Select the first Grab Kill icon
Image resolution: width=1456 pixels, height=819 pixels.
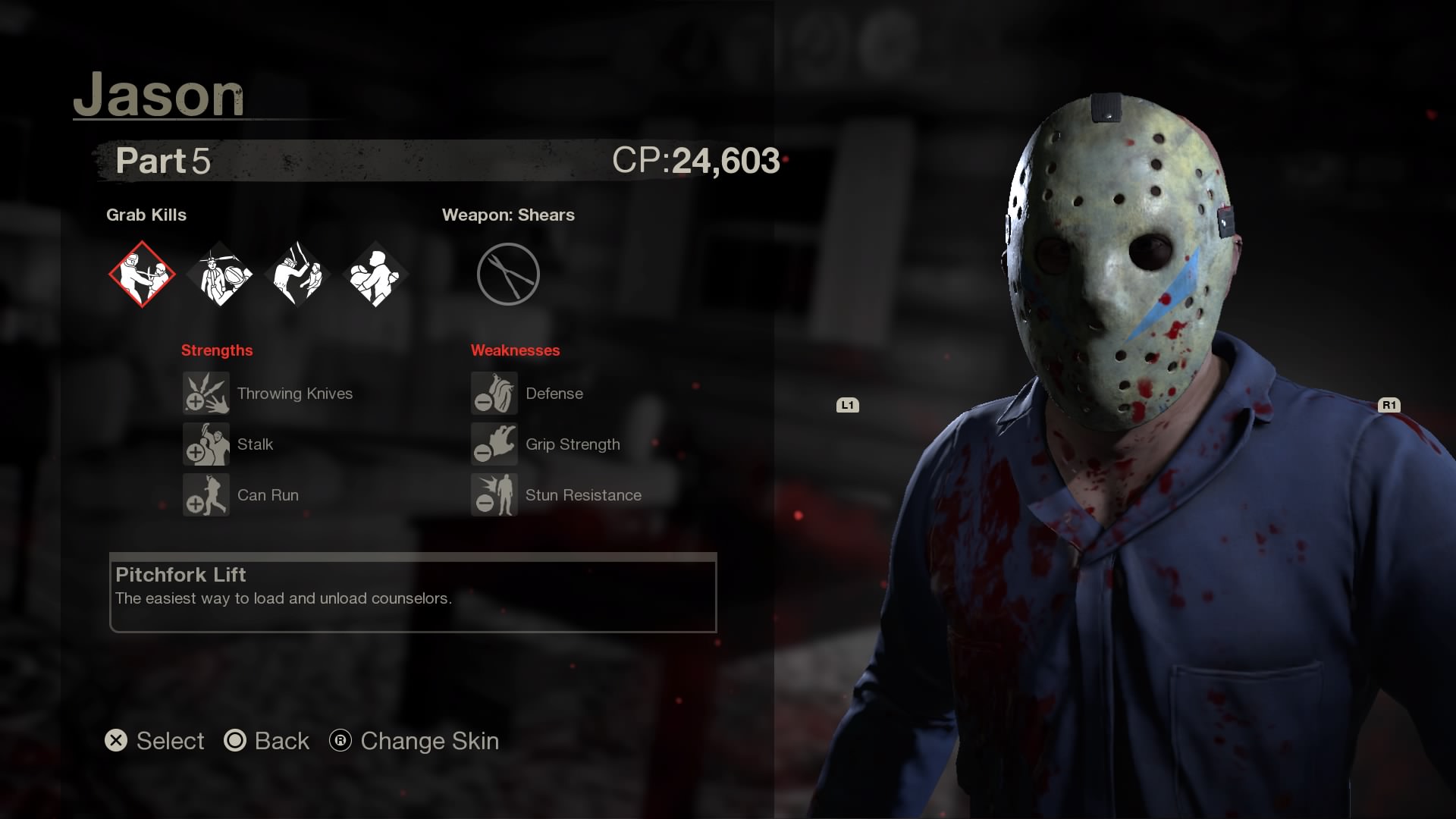click(x=143, y=275)
